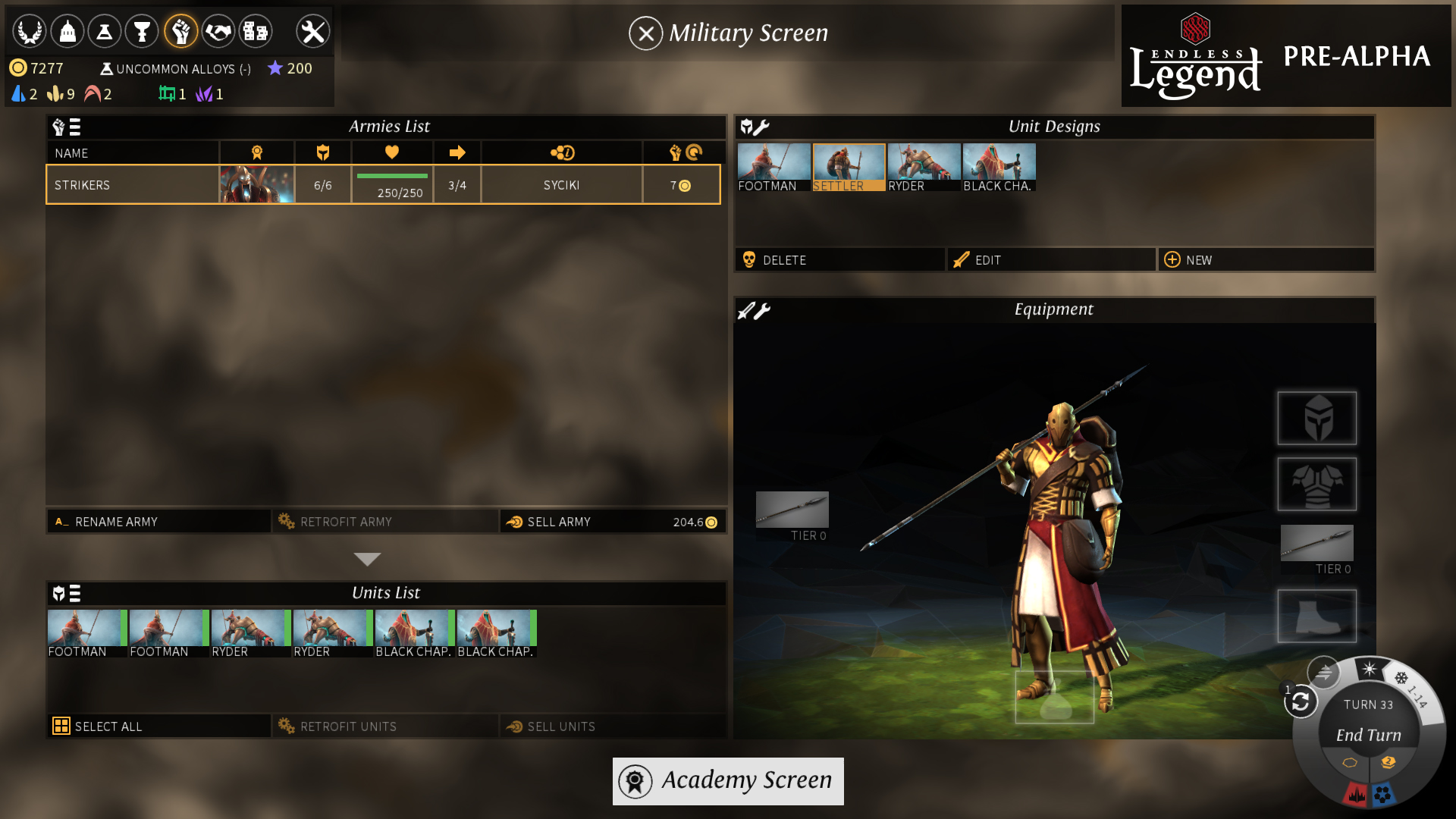The width and height of the screenshot is (1456, 819).
Task: Open the empire screen with capitol dome icon
Action: [x=67, y=31]
